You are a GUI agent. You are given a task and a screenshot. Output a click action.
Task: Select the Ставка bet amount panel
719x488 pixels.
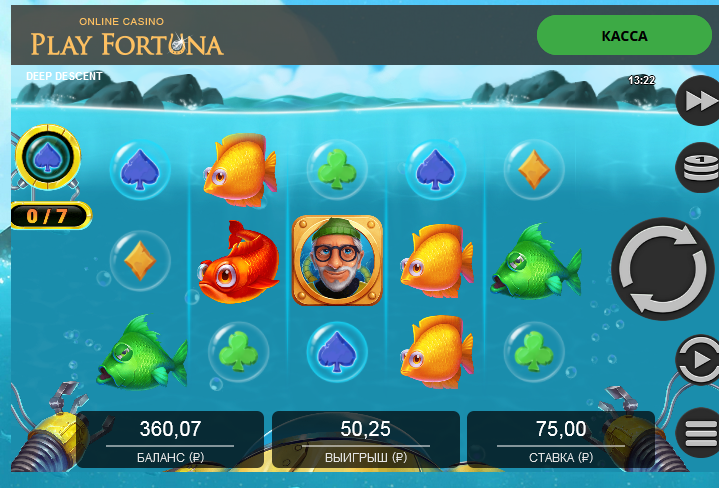[560, 440]
